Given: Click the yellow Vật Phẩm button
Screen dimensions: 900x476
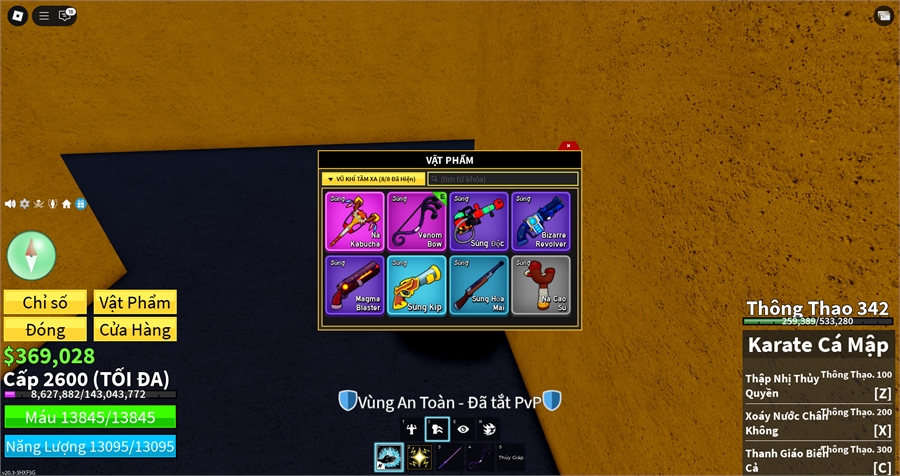Looking at the screenshot, I should (135, 302).
